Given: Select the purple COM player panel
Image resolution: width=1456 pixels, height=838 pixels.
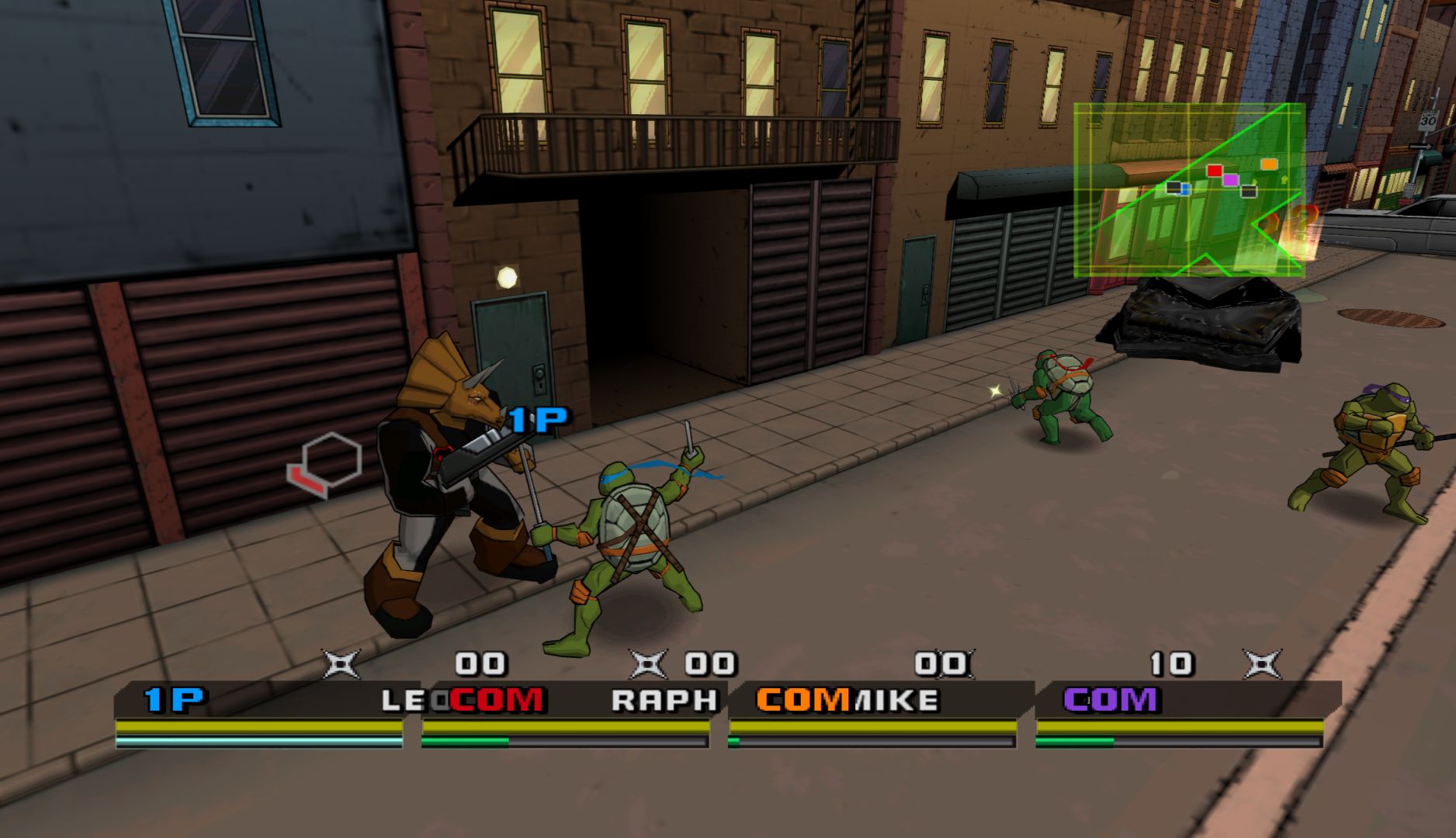Looking at the screenshot, I should click(1180, 715).
